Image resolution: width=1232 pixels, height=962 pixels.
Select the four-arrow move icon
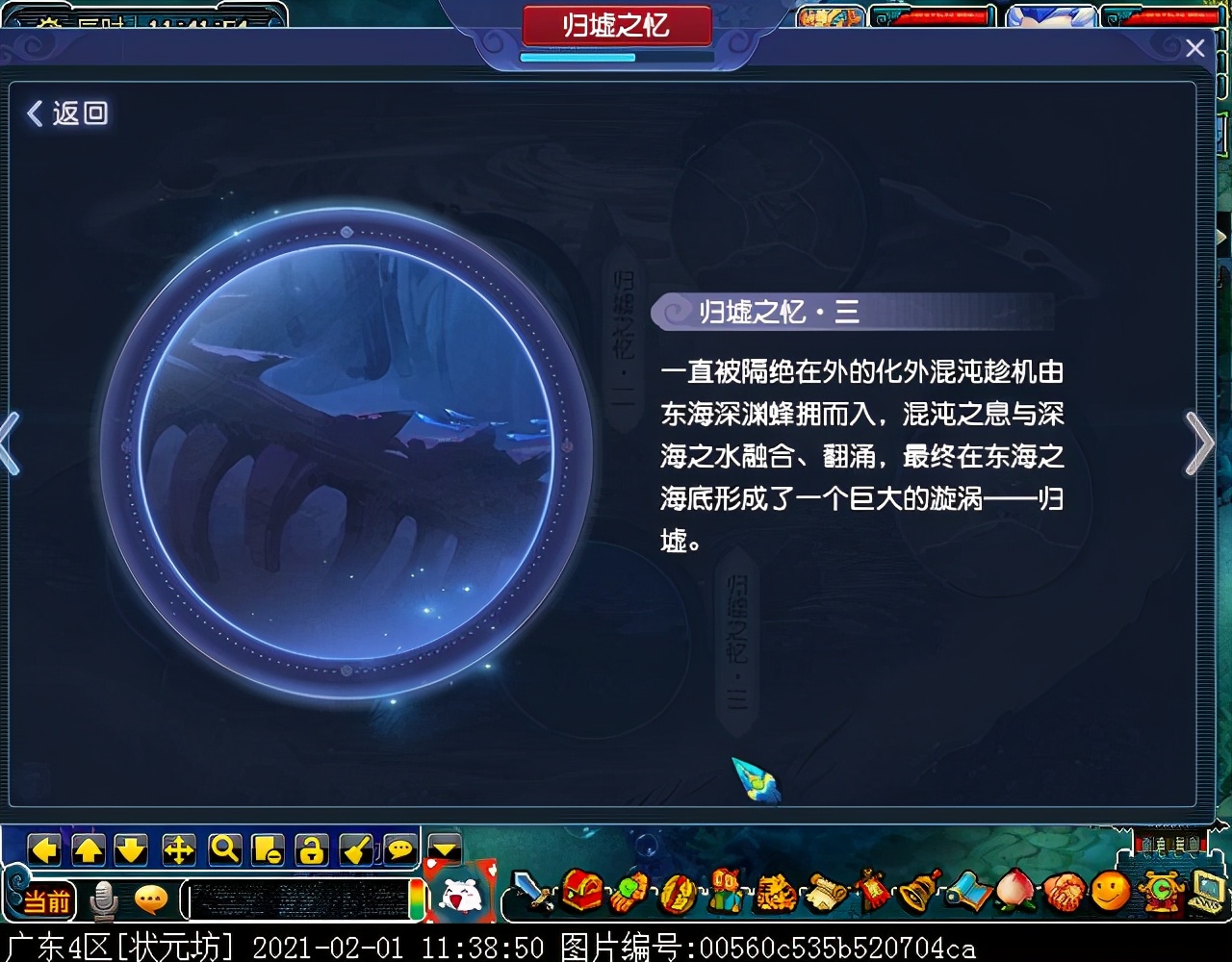179,850
